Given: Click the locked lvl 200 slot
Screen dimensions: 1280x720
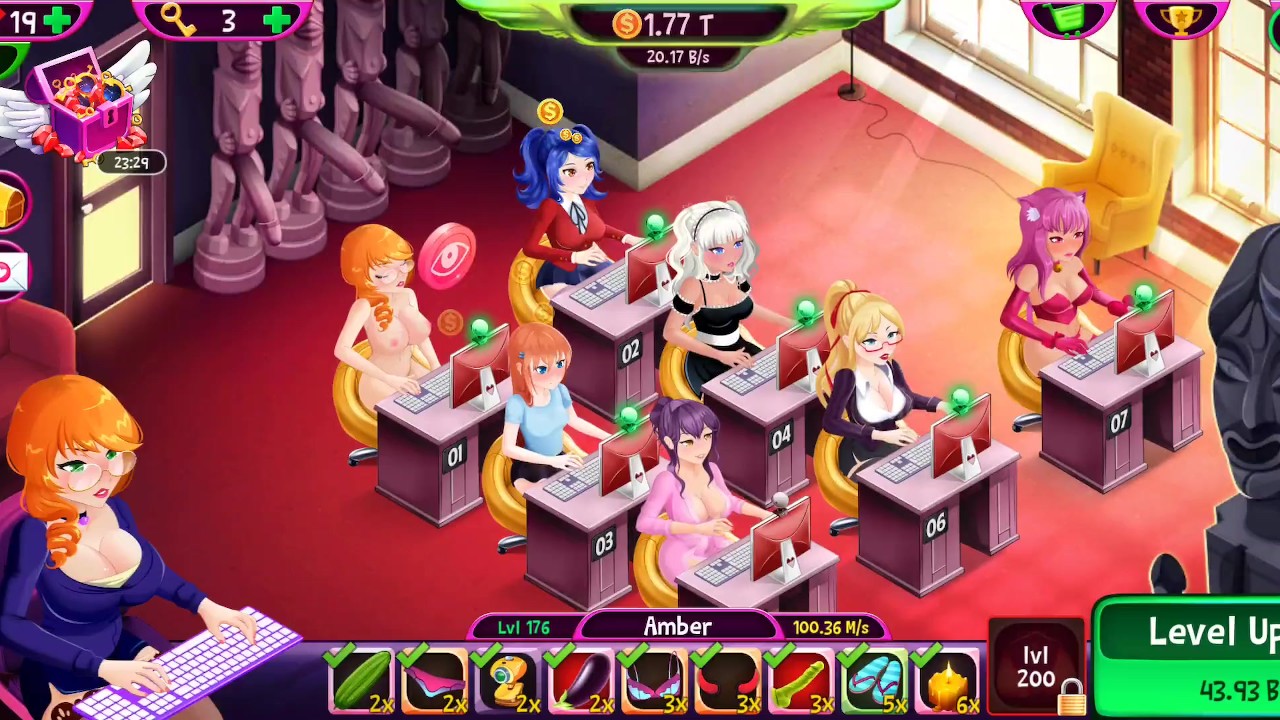Looking at the screenshot, I should [x=1037, y=669].
